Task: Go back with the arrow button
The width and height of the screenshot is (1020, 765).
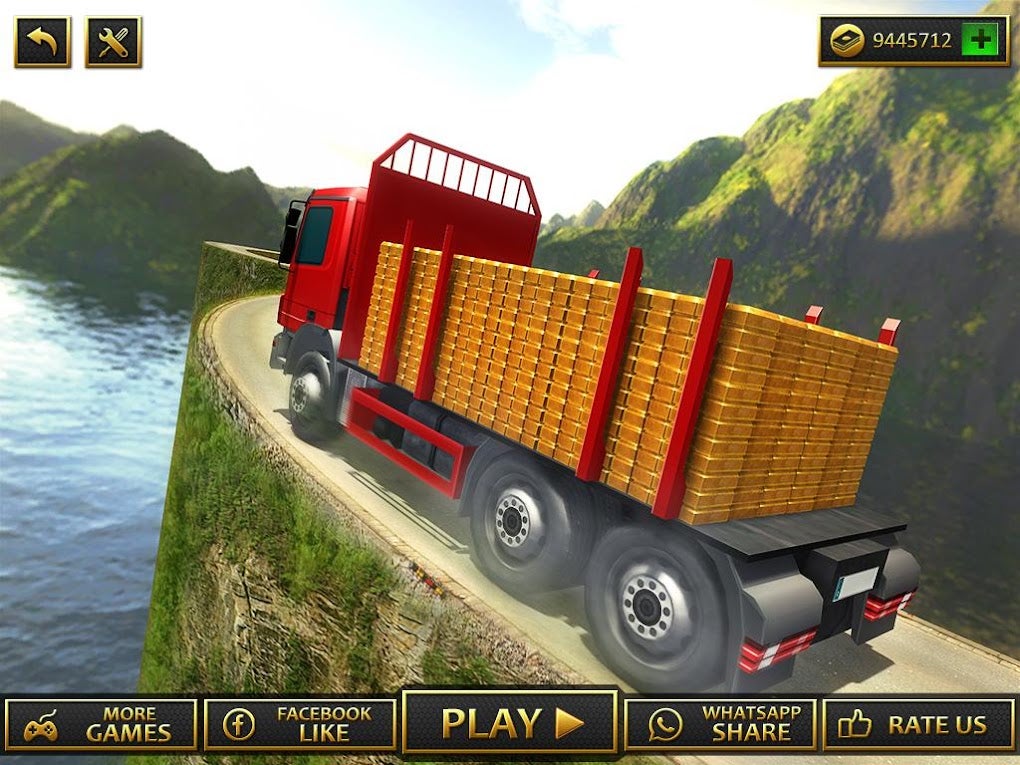Action: 42,42
